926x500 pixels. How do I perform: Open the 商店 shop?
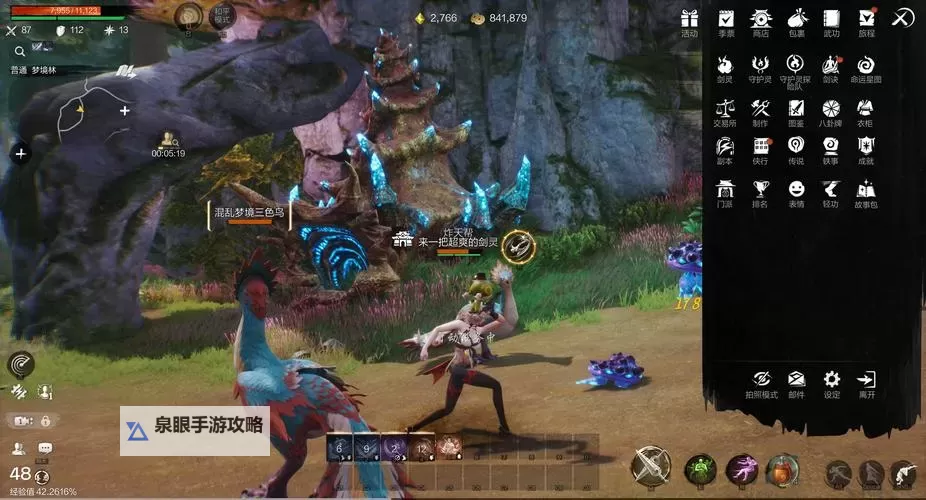tap(761, 19)
